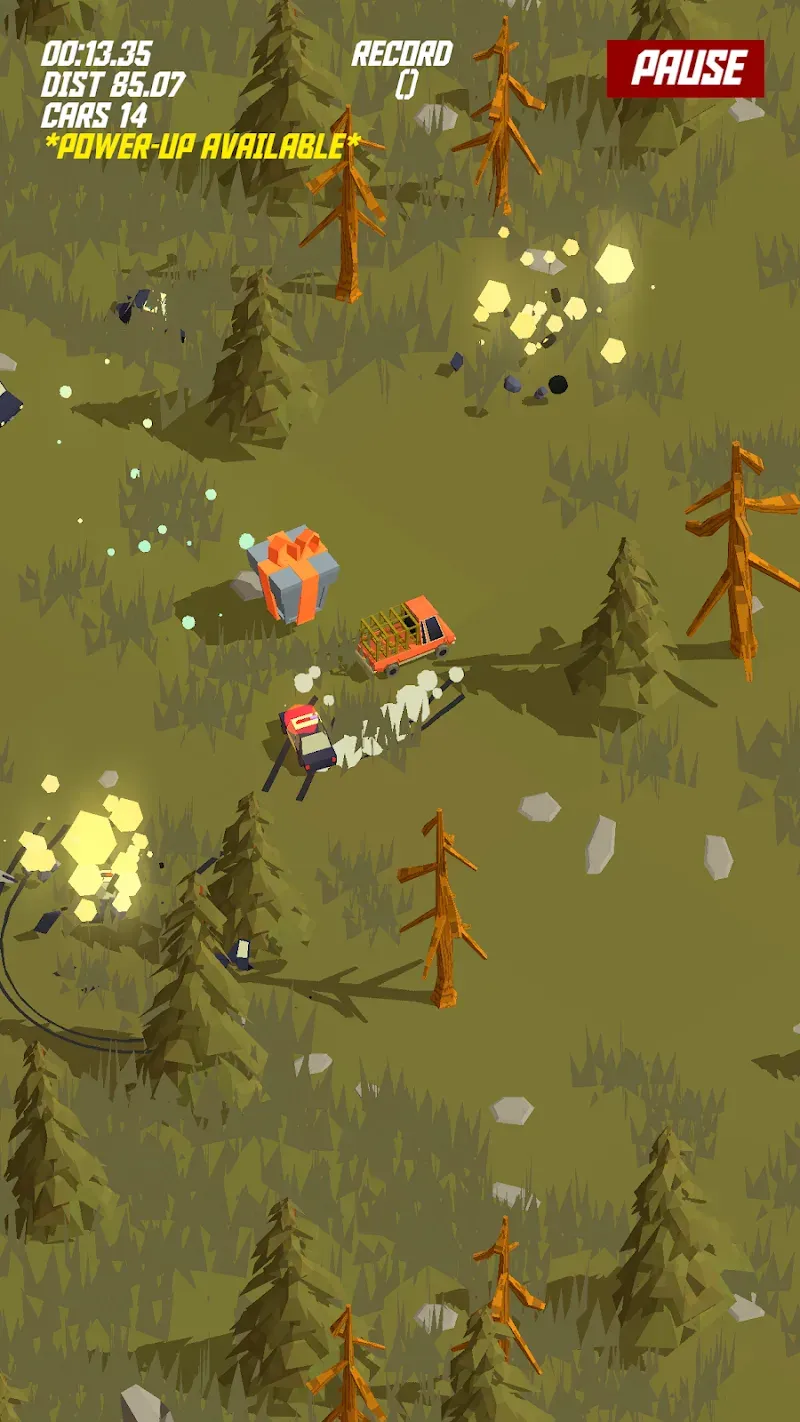
Task: Pause the game with the red PAUSE button
Action: 686,69
